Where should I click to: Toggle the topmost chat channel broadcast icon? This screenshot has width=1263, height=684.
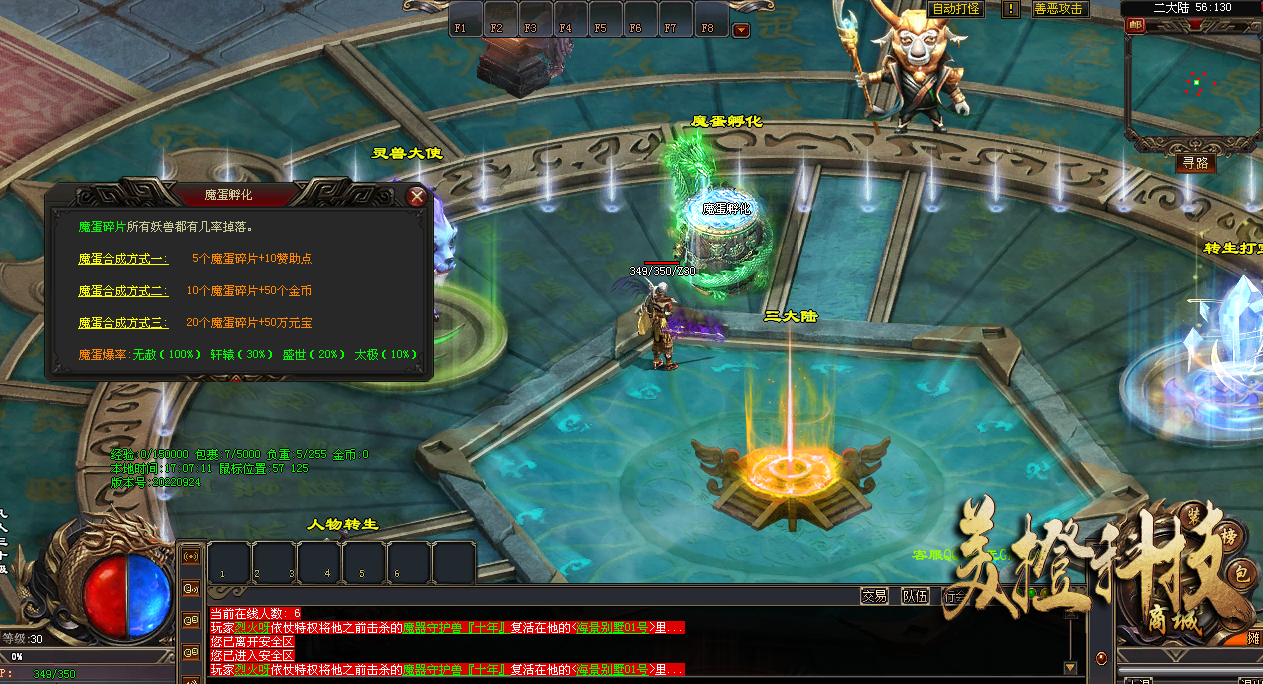point(191,556)
